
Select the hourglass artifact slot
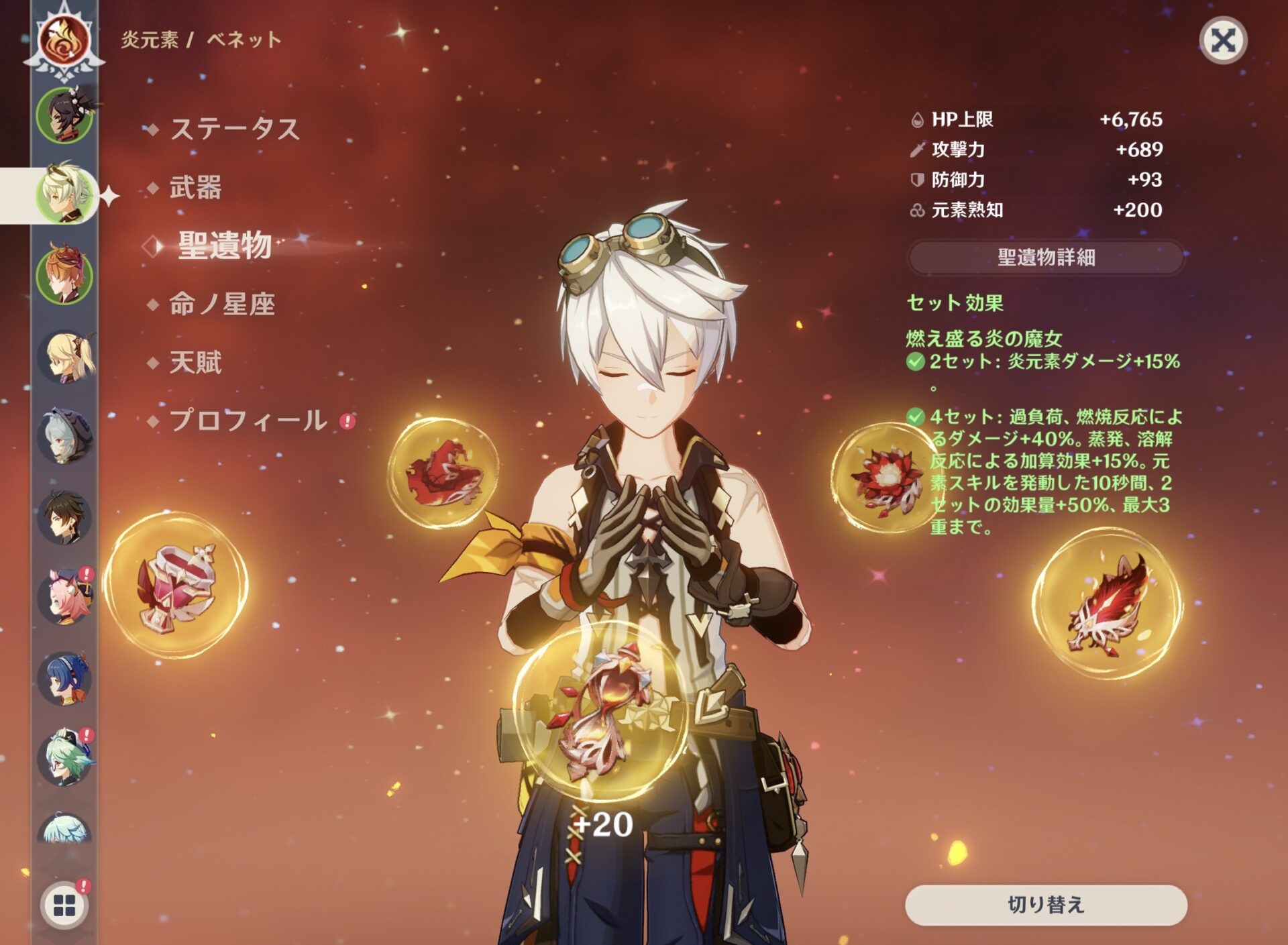pyautogui.click(x=600, y=711)
